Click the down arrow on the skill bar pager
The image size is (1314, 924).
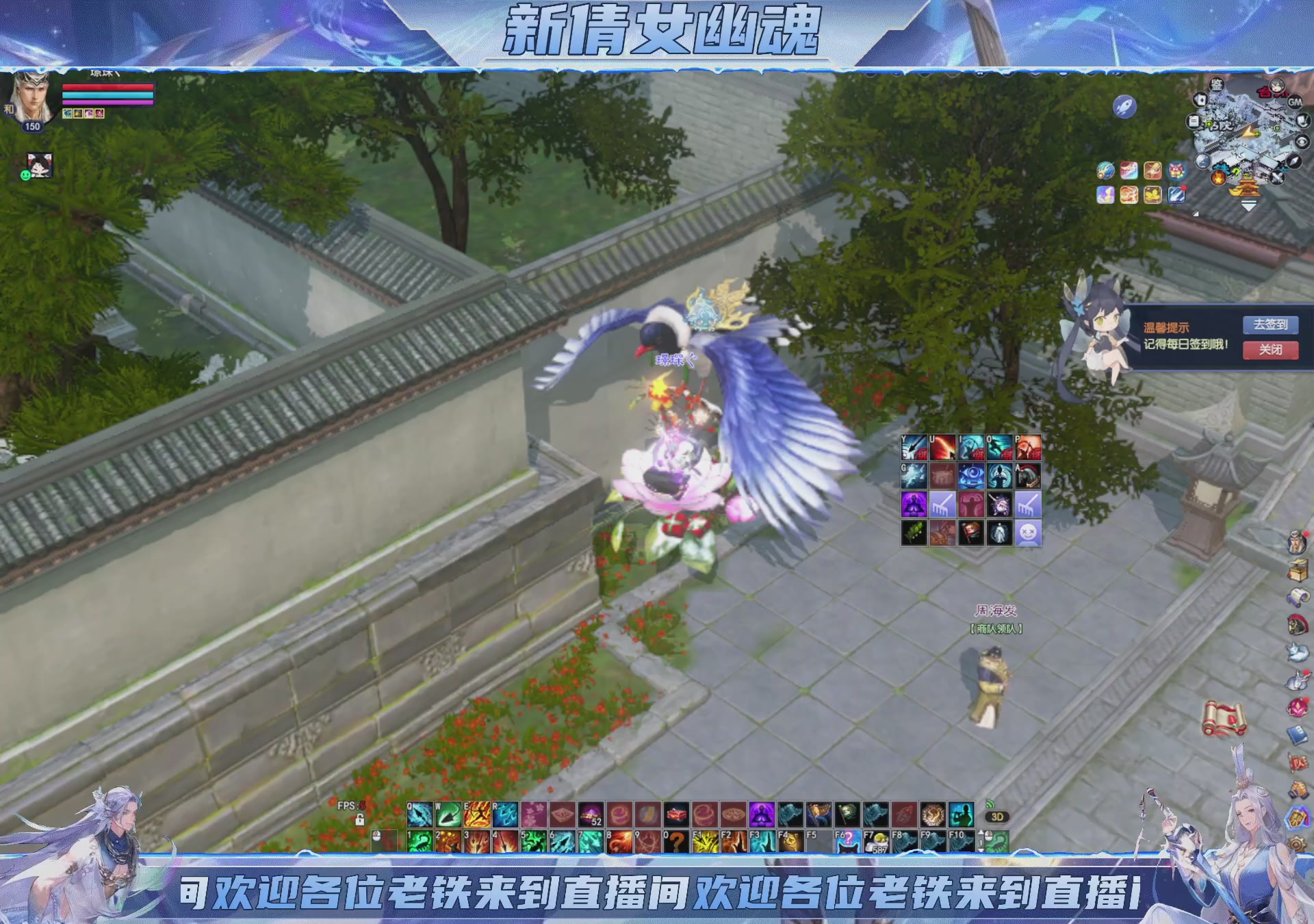tap(980, 850)
